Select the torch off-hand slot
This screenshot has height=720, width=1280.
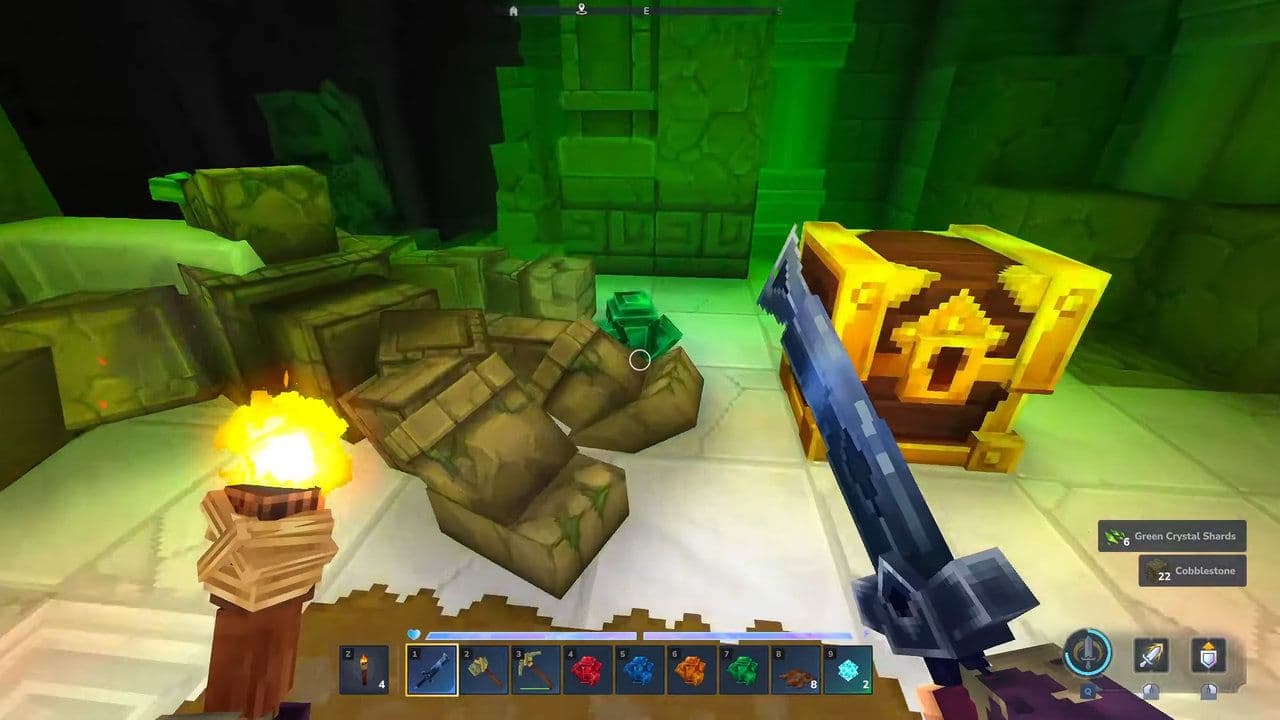(363, 670)
